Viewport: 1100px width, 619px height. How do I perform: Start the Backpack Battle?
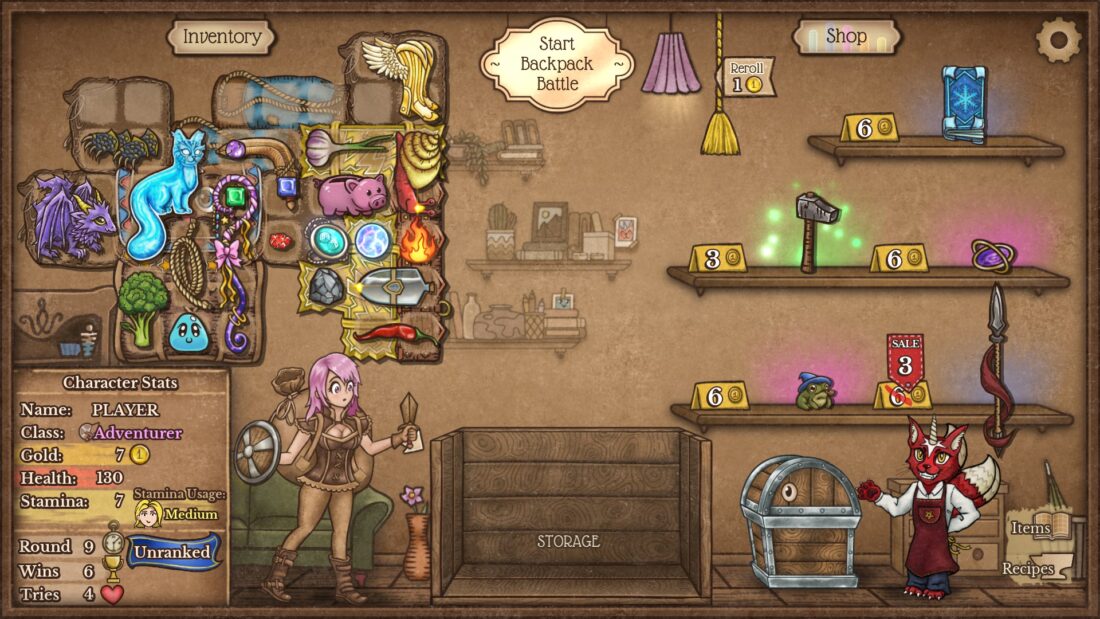557,65
